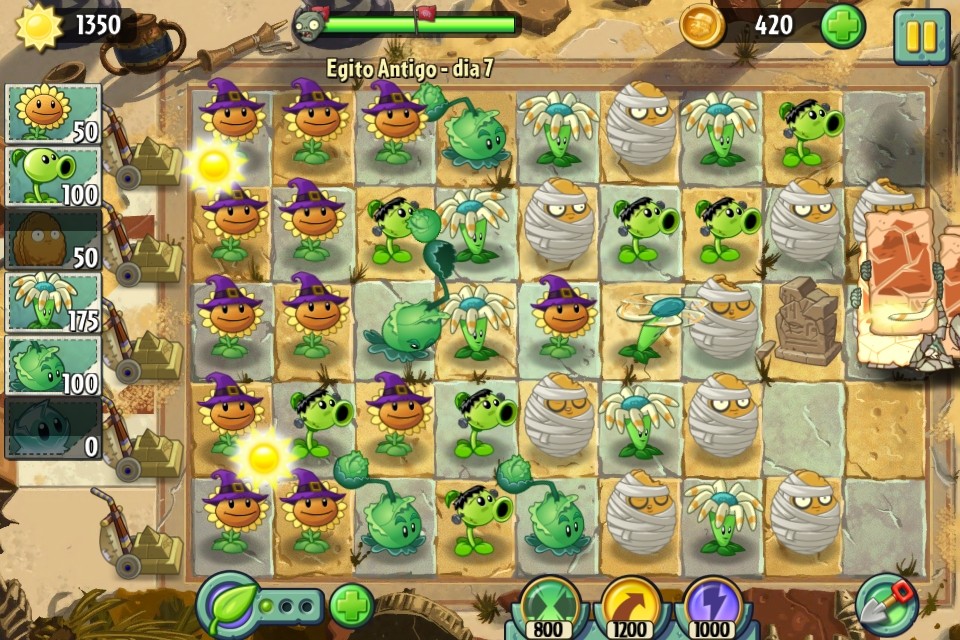The image size is (960, 640).
Task: Select the Iceberg Lettuce seed packet
Action: click(x=54, y=429)
